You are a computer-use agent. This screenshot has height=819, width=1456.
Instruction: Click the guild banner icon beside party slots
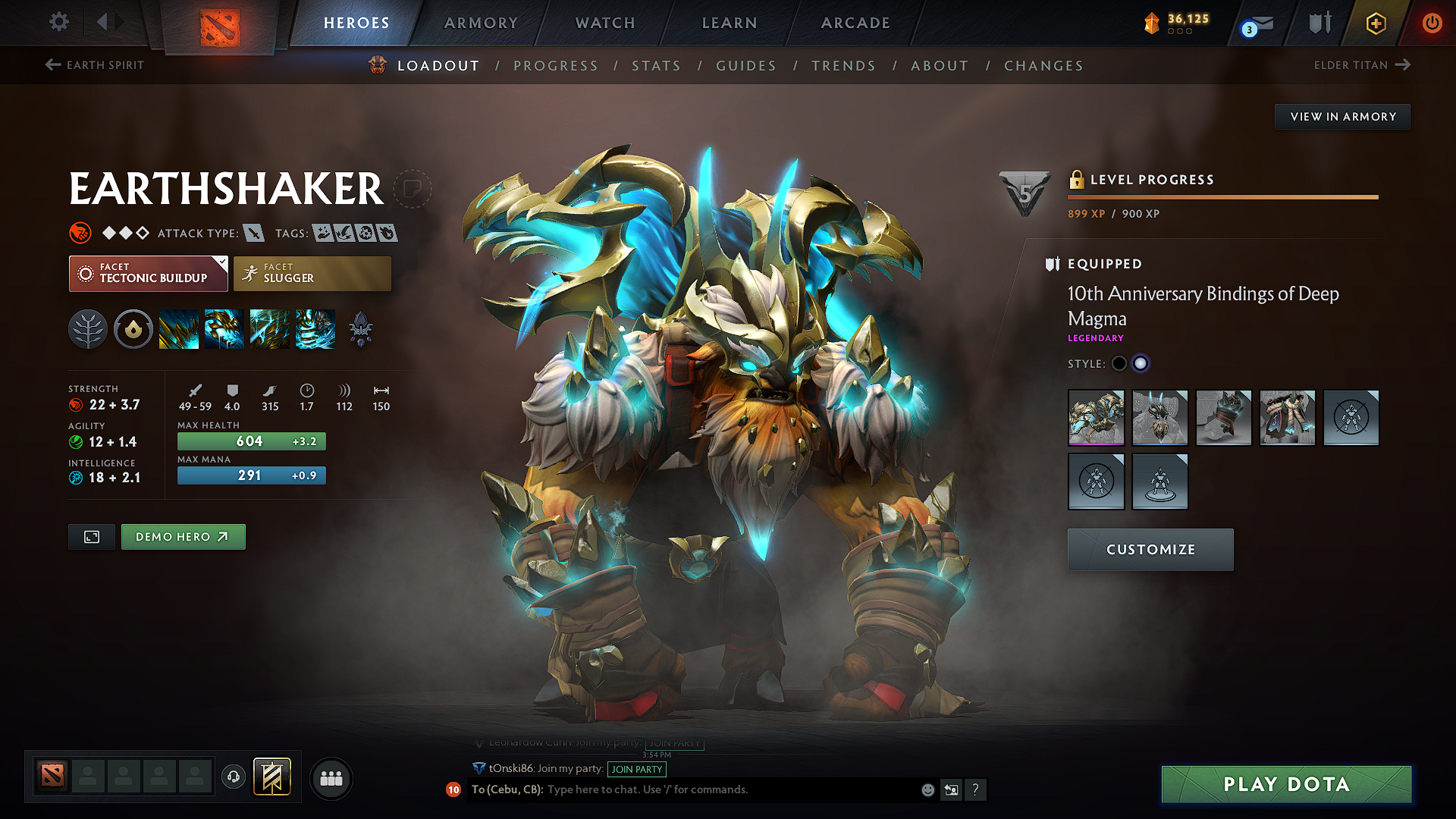271,777
